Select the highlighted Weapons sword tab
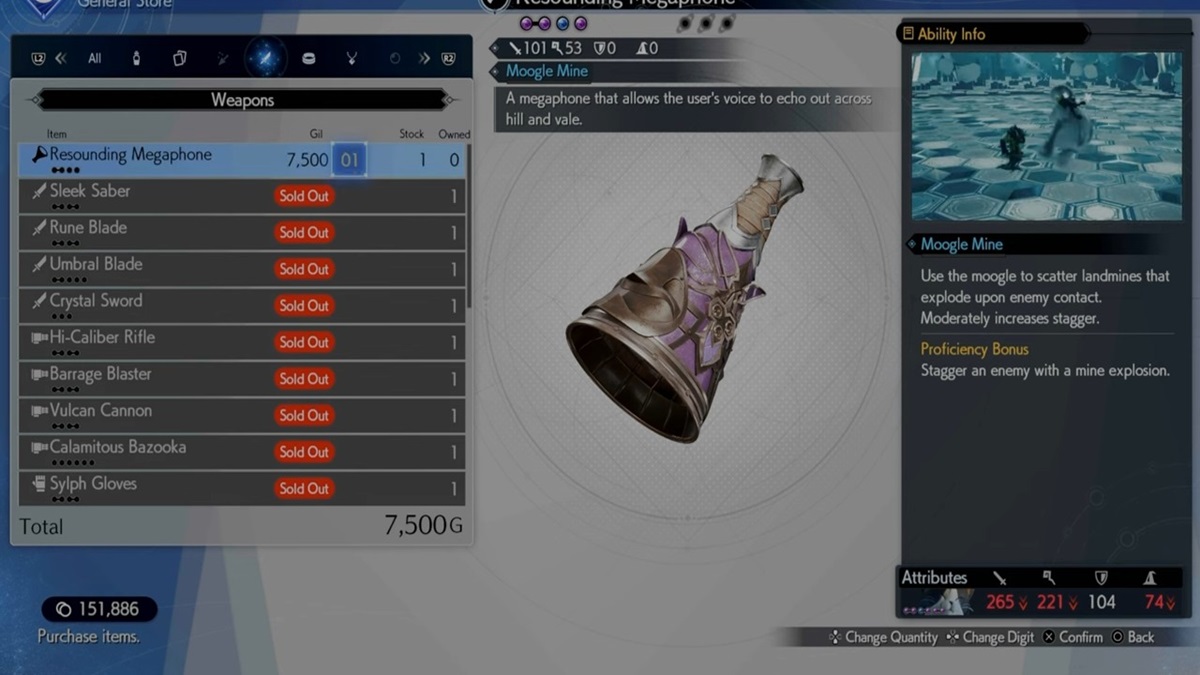Viewport: 1200px width, 675px height. pos(265,59)
